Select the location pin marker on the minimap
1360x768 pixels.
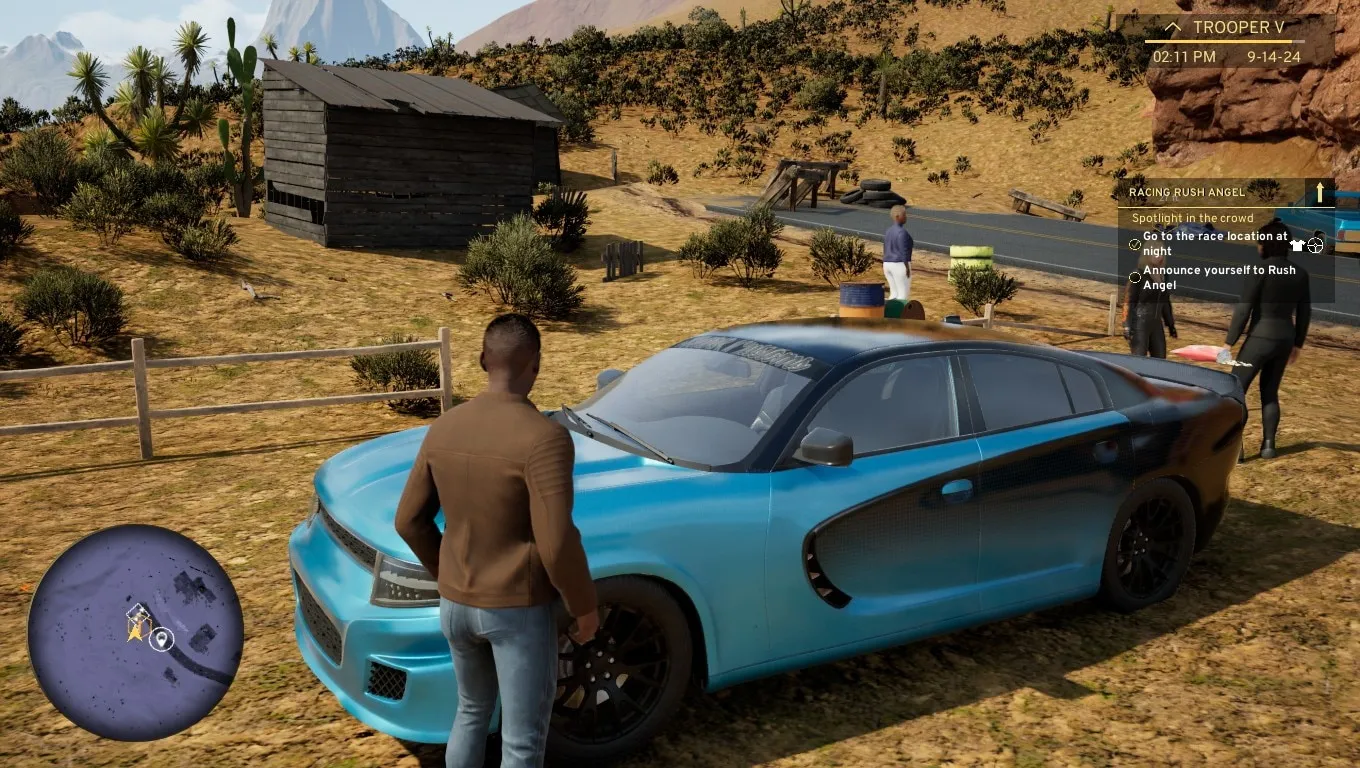tap(162, 639)
